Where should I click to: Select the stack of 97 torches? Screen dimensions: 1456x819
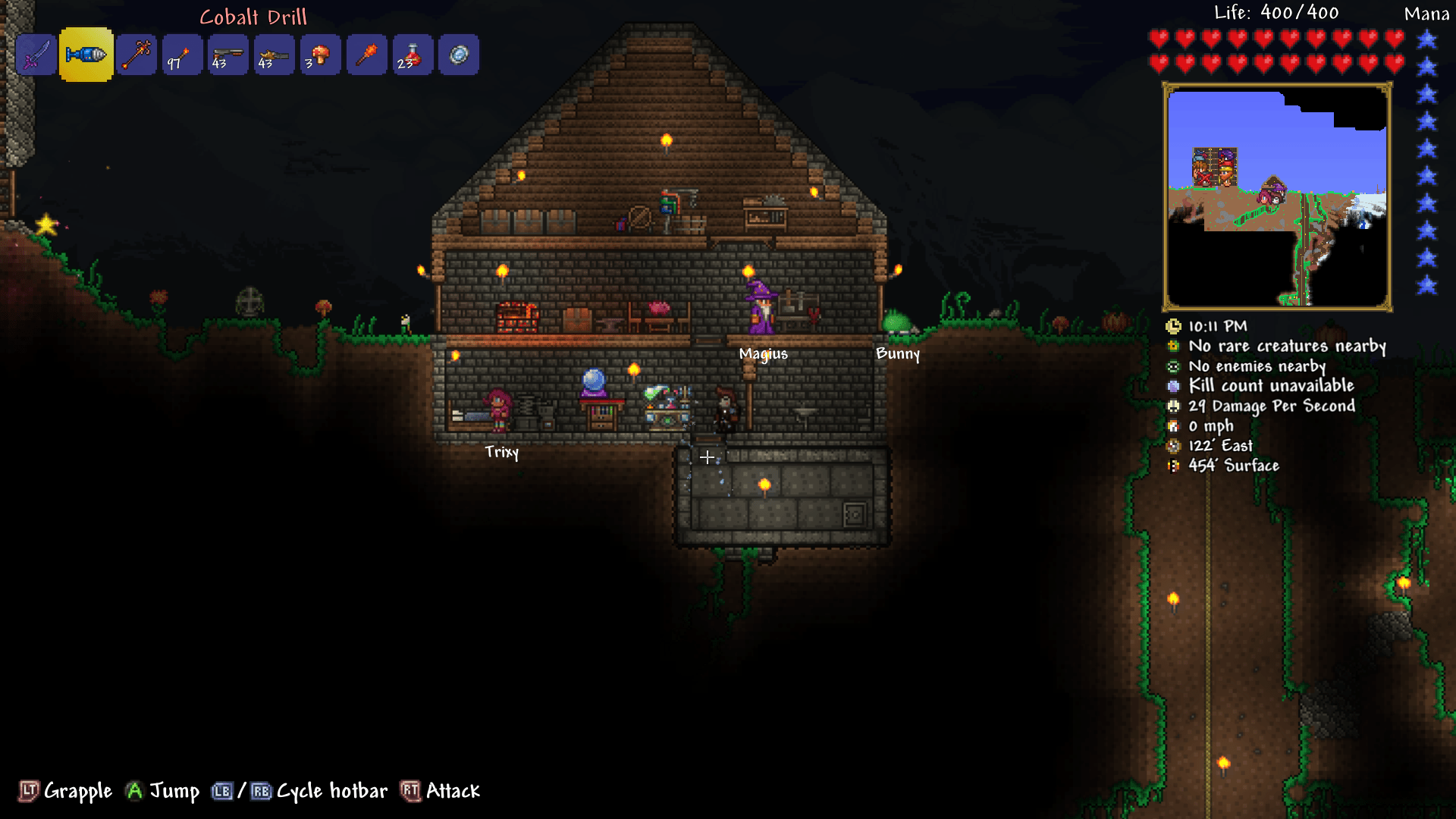182,55
